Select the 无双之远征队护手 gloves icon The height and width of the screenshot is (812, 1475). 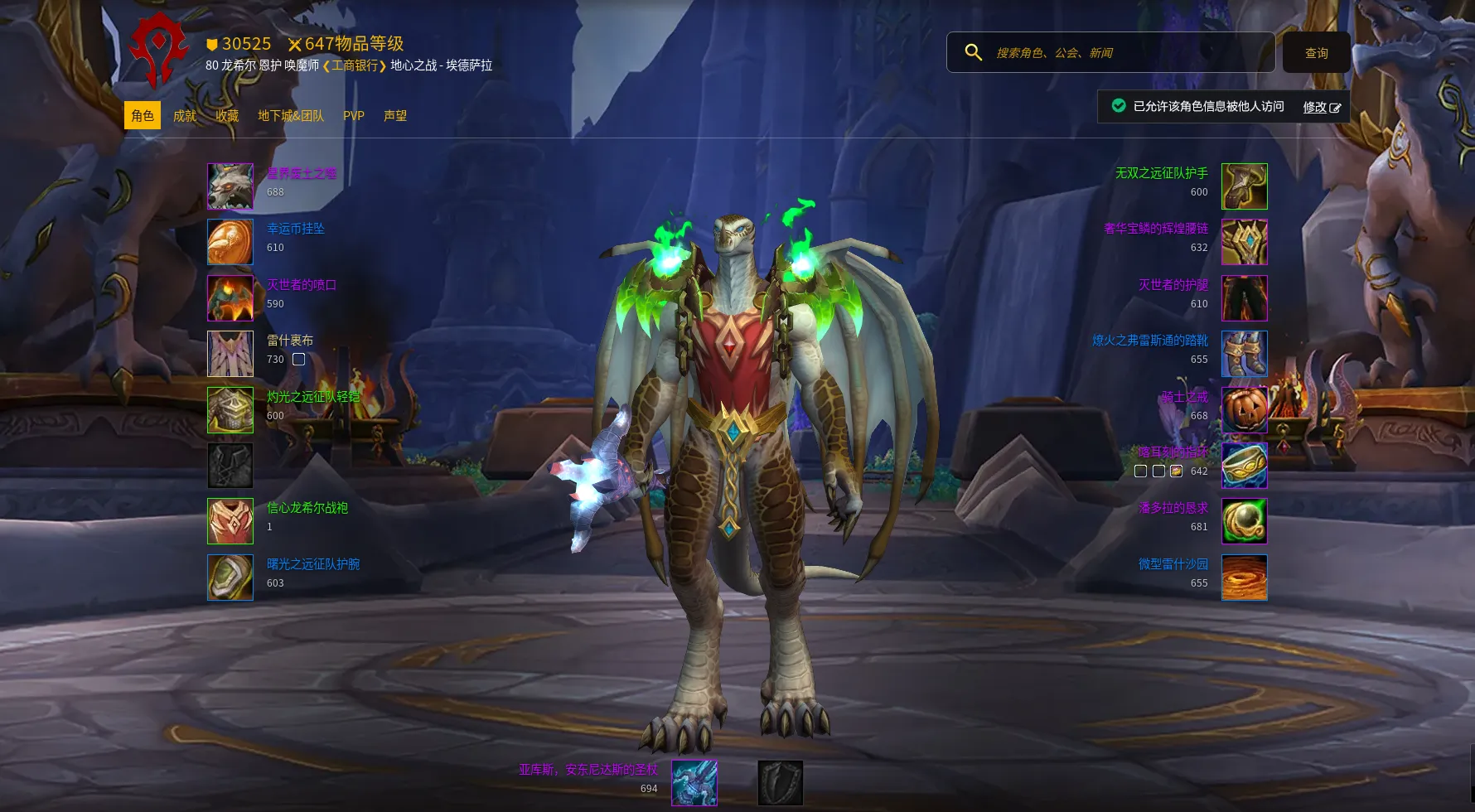(1245, 186)
